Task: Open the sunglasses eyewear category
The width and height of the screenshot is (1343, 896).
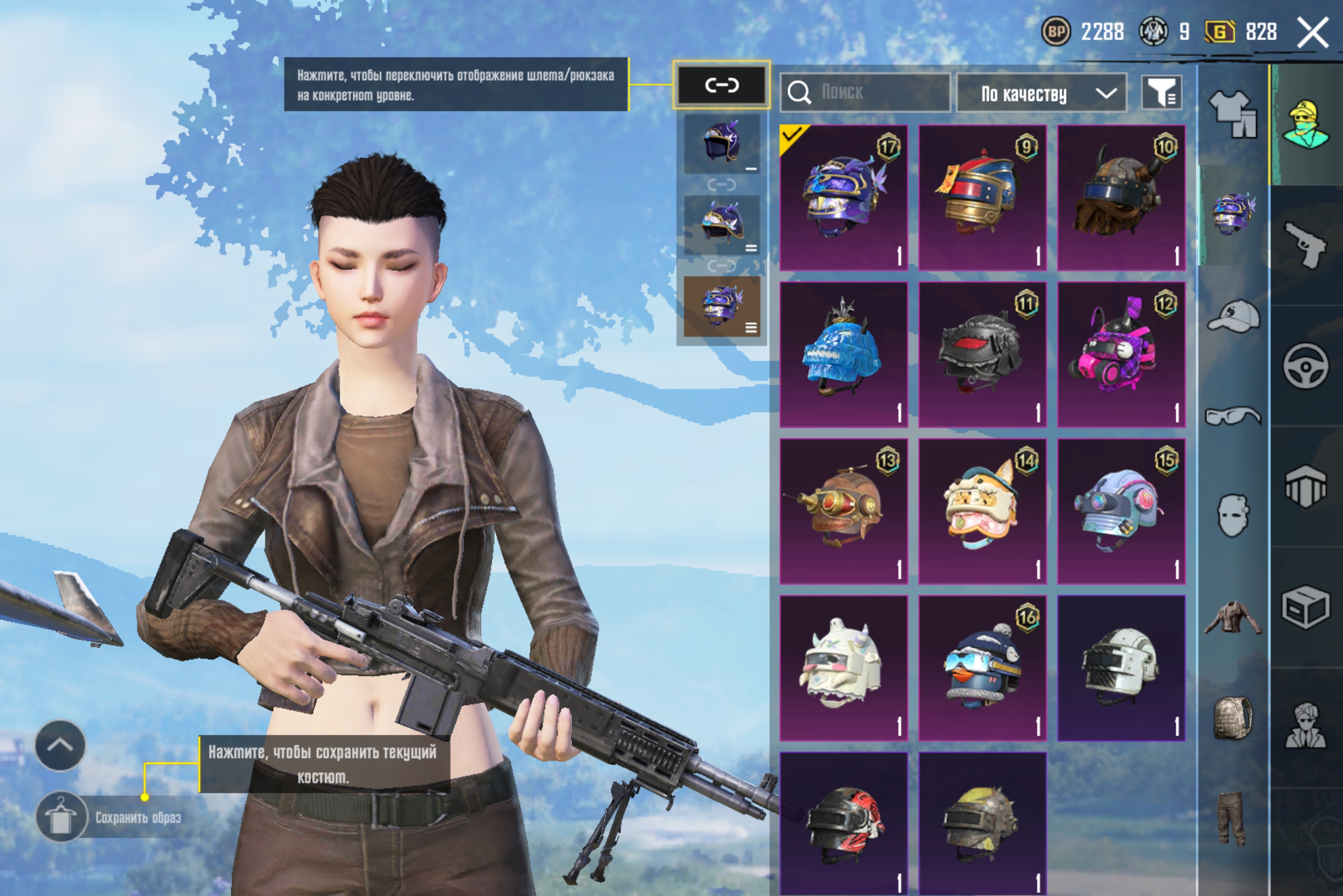Action: coord(1233,415)
